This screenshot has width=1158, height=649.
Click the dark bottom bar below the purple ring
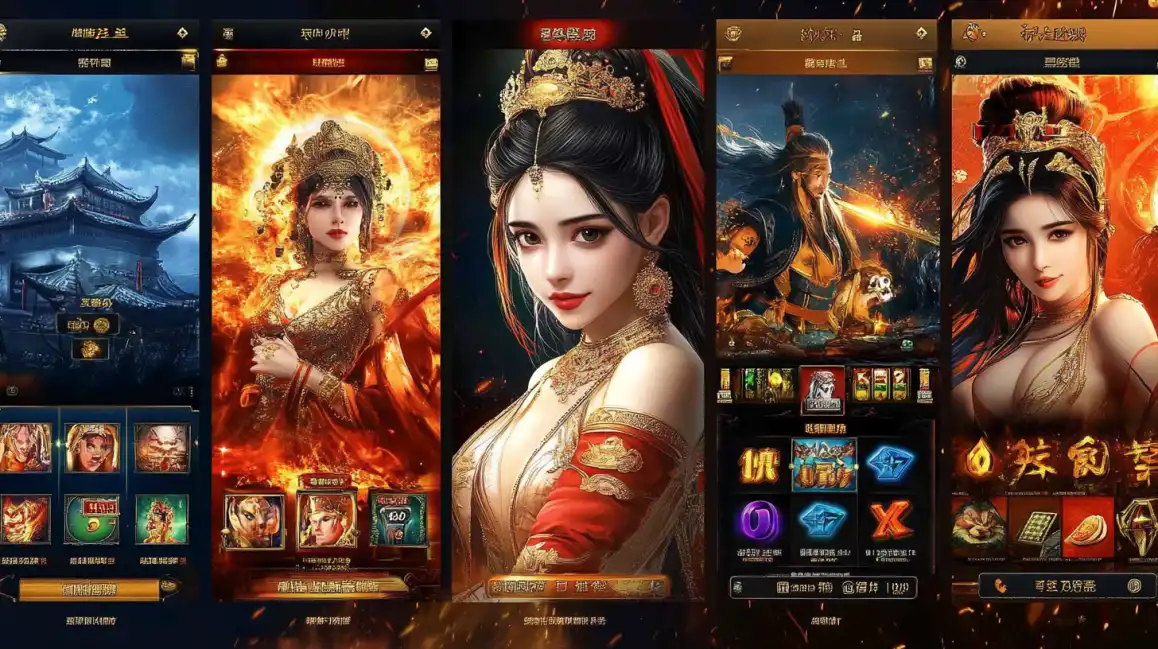pos(823,587)
